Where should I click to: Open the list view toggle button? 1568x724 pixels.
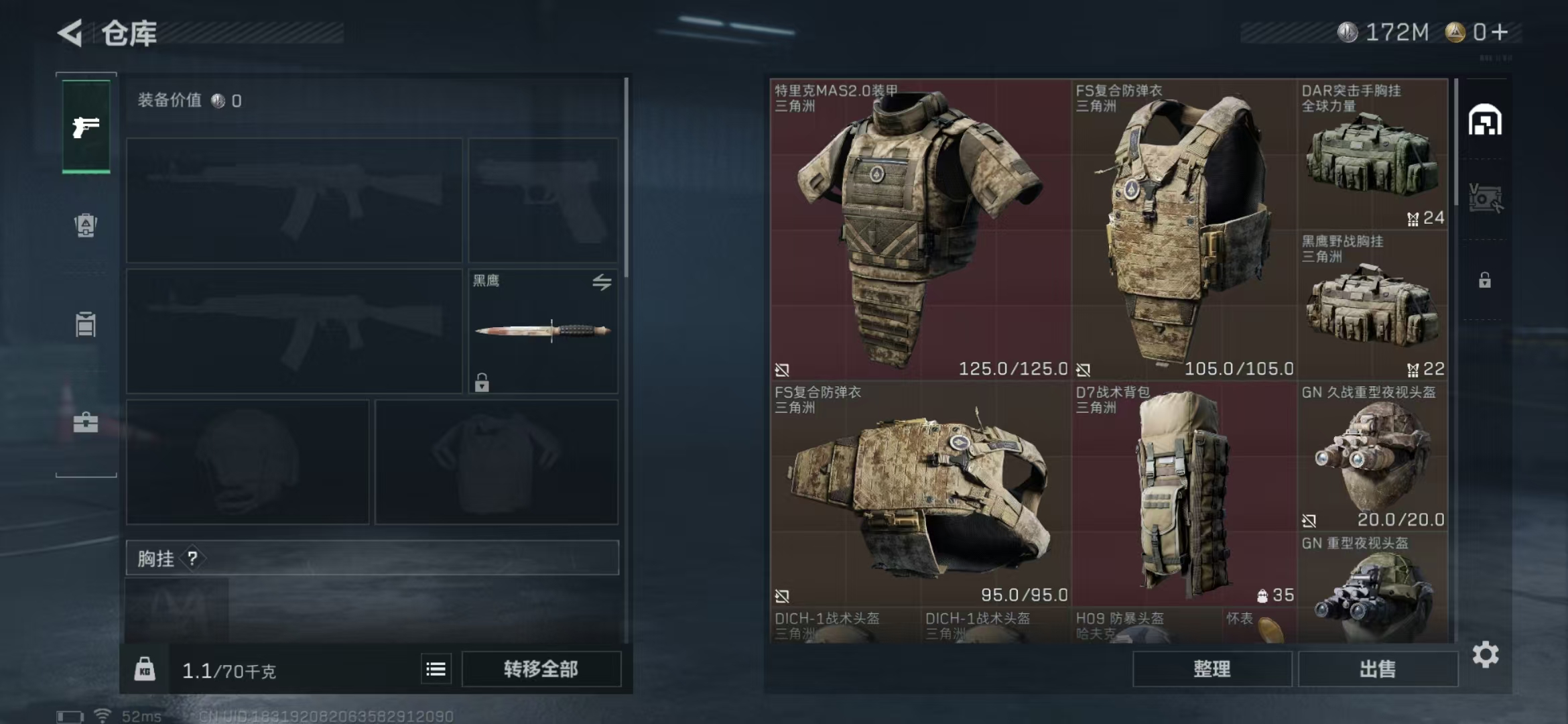436,669
